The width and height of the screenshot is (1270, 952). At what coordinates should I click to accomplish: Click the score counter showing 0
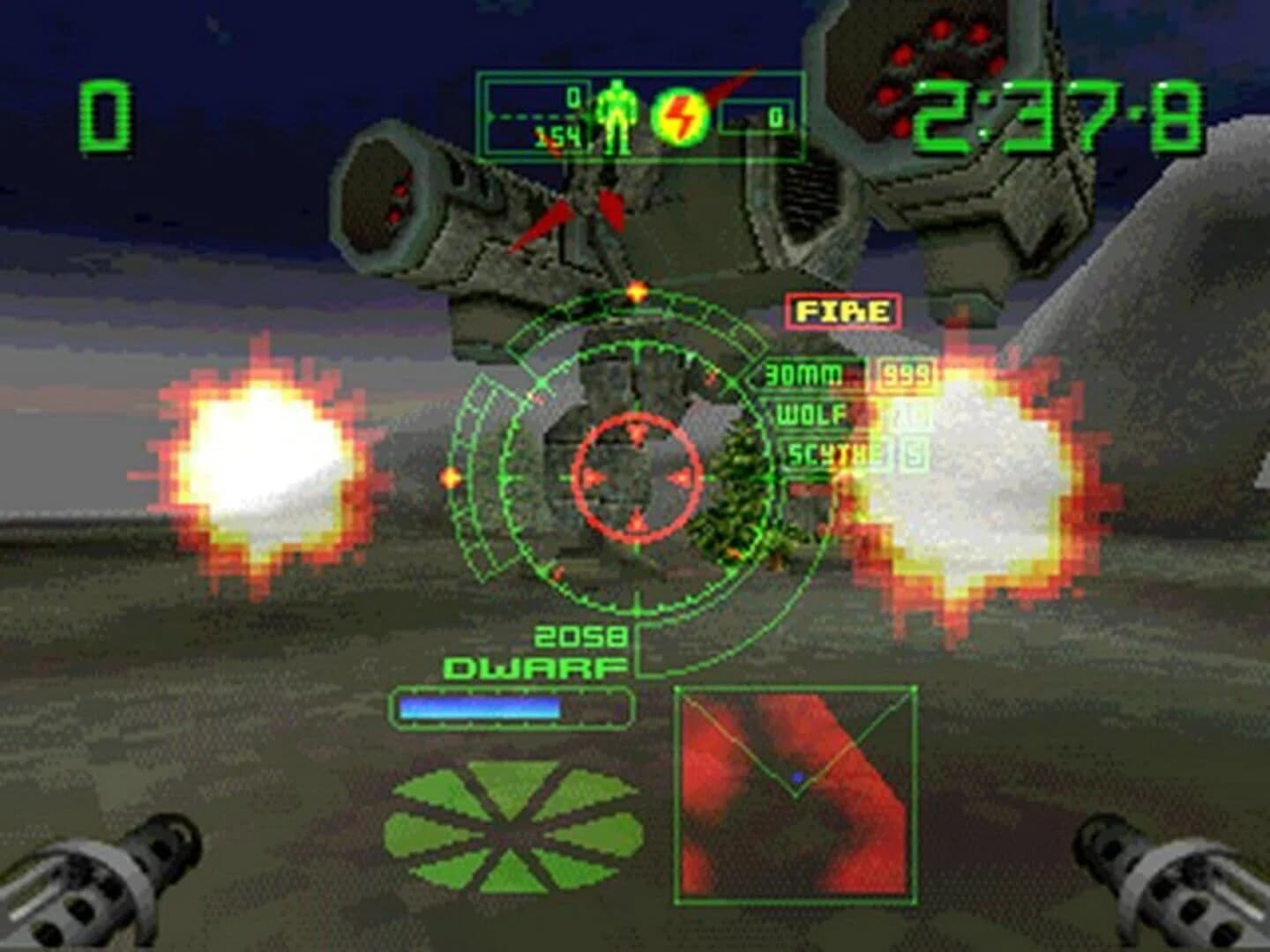tap(106, 115)
